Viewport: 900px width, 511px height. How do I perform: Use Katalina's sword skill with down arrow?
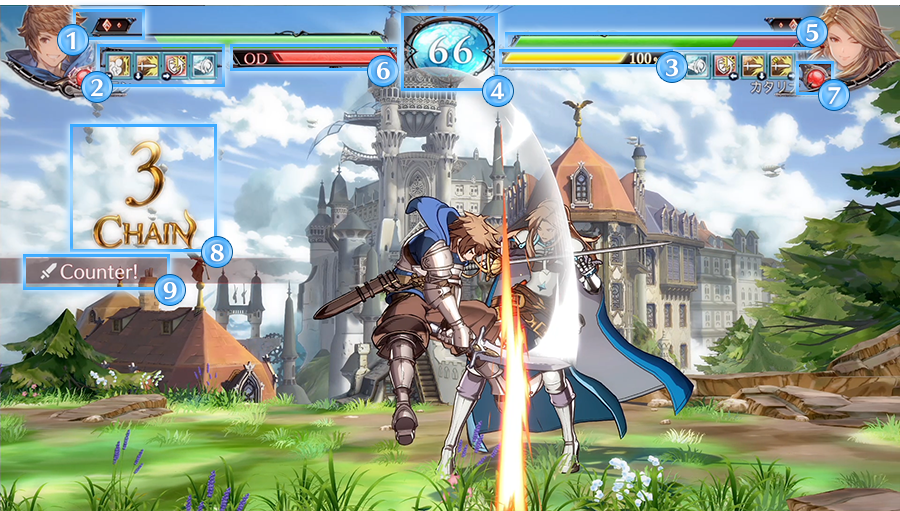pyautogui.click(x=753, y=66)
